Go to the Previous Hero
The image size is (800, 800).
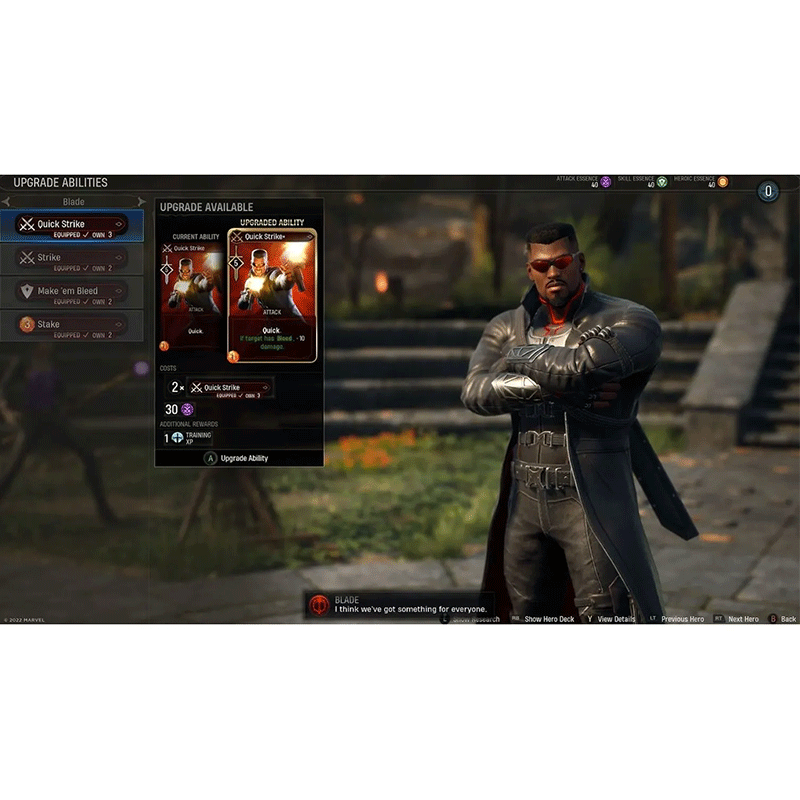[681, 619]
